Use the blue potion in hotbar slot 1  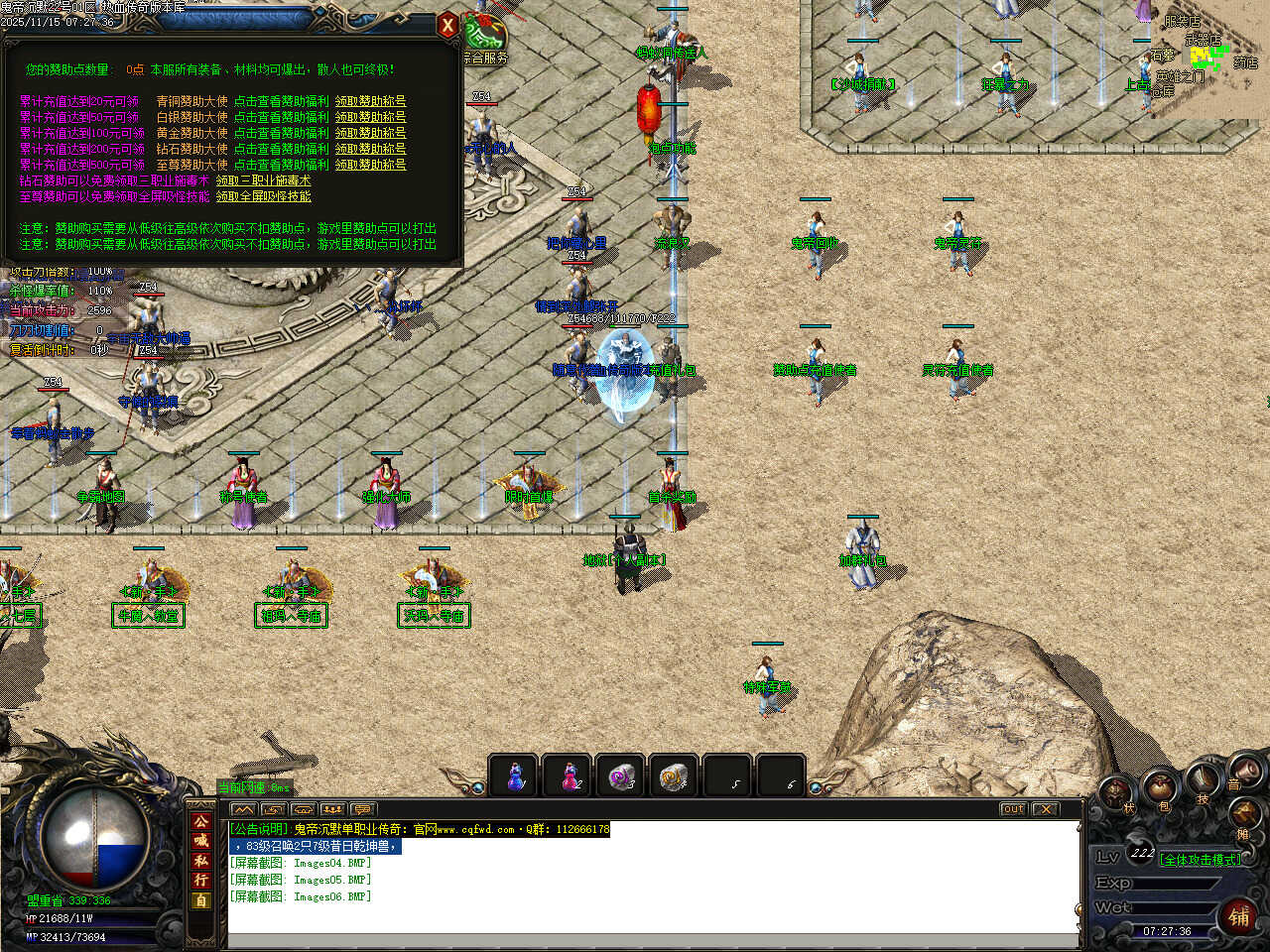(x=516, y=777)
